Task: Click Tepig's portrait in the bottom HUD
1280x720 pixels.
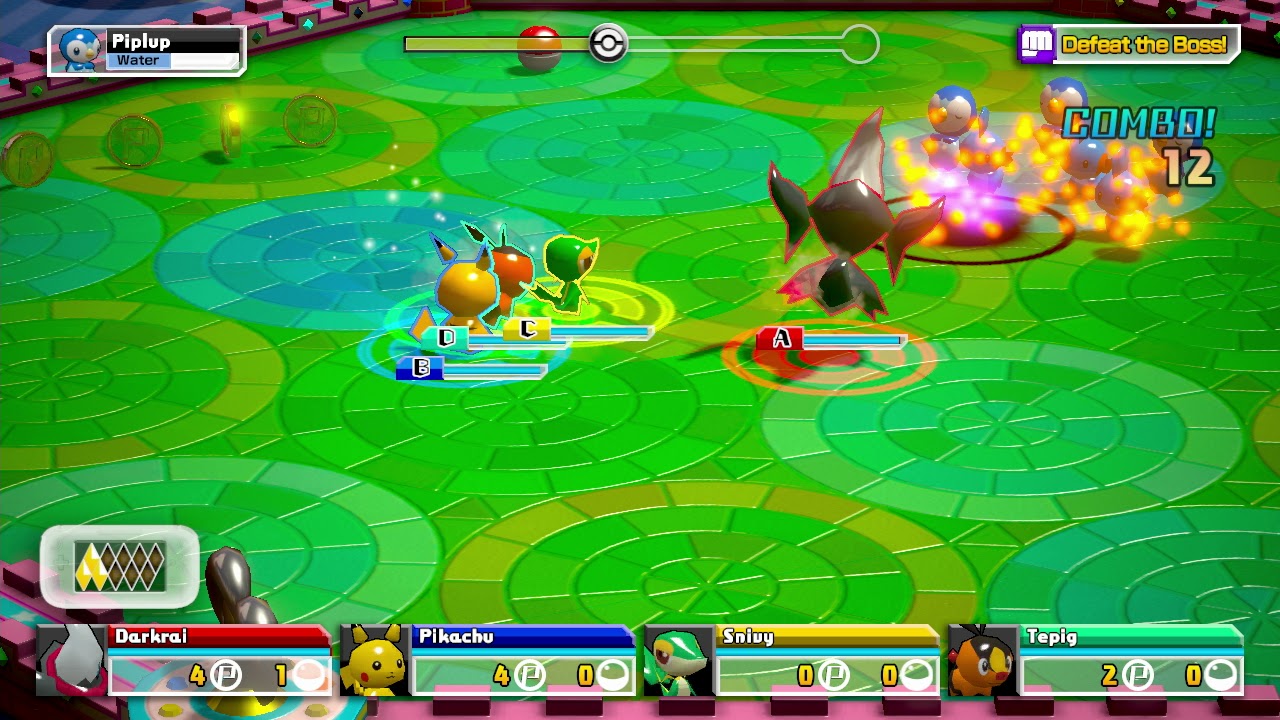Action: [980, 662]
